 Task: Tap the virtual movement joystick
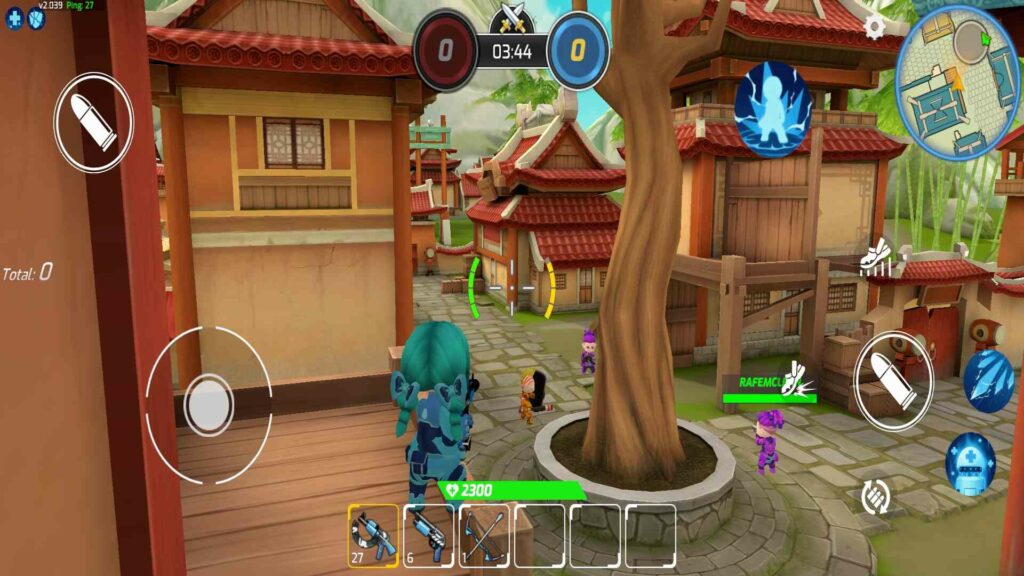pyautogui.click(x=209, y=406)
